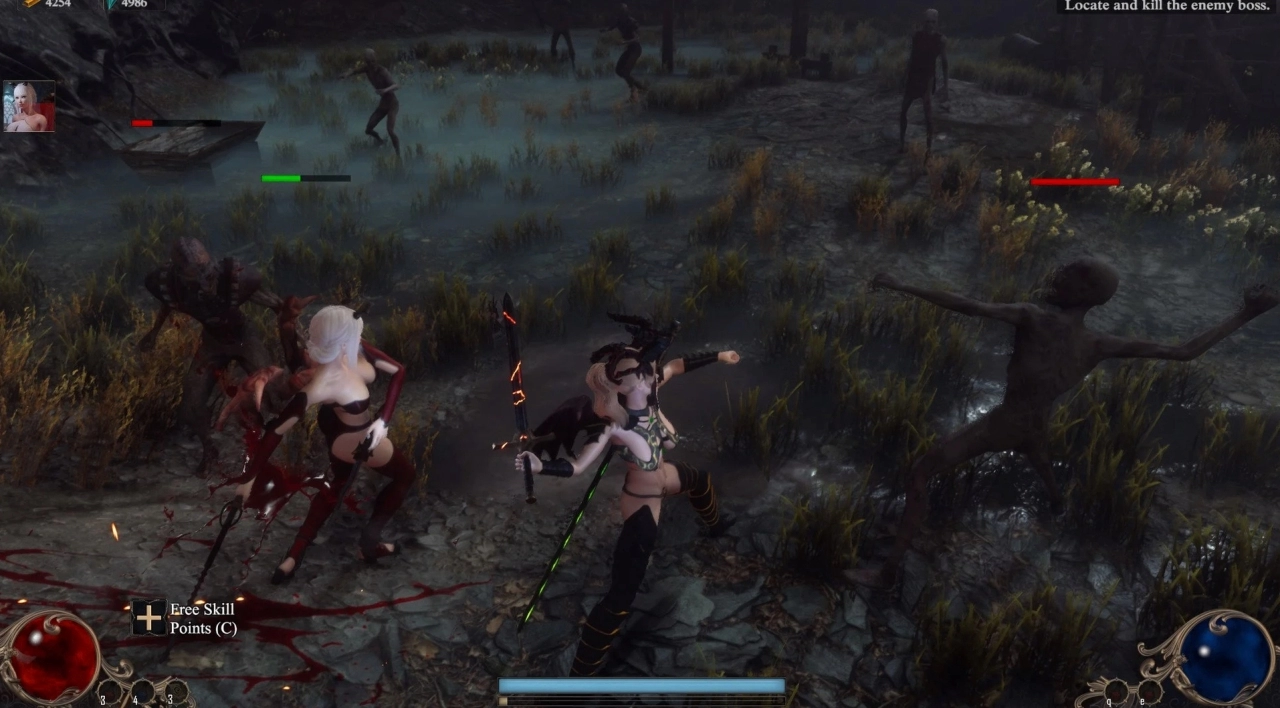1280x708 pixels.
Task: Use the red health potion slot
Action: (x=110, y=691)
